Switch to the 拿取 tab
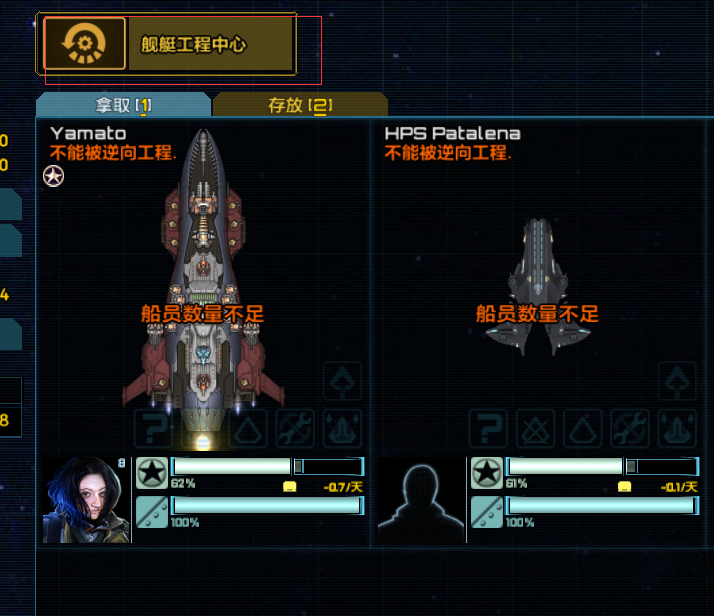 122,105
